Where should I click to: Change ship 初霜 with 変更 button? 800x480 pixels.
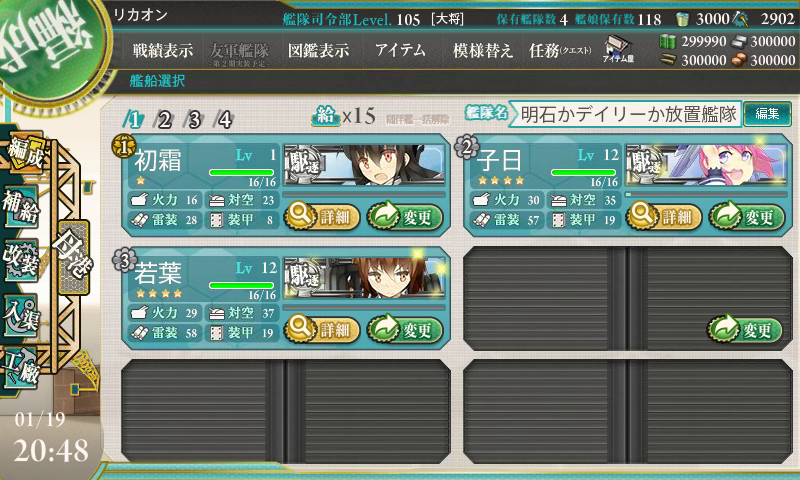click(x=404, y=215)
